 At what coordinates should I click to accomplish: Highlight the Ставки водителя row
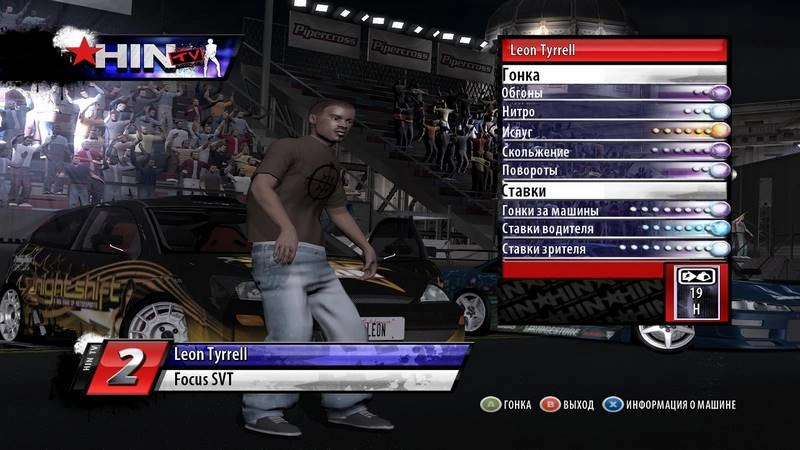(614, 229)
